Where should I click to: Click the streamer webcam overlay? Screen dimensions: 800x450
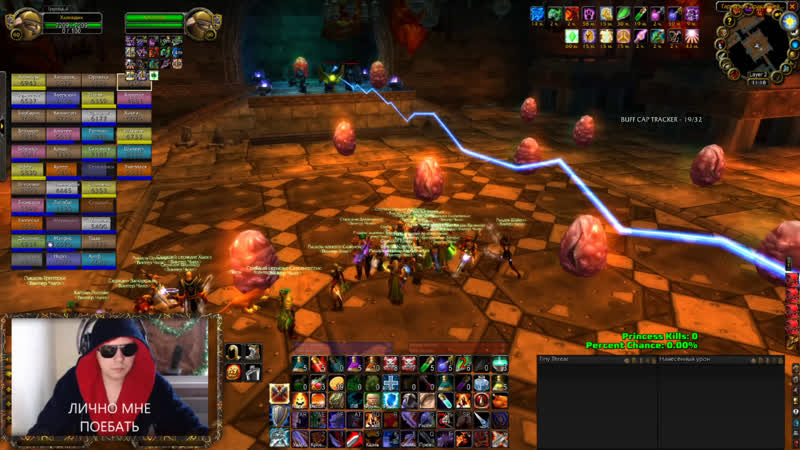tap(110, 375)
